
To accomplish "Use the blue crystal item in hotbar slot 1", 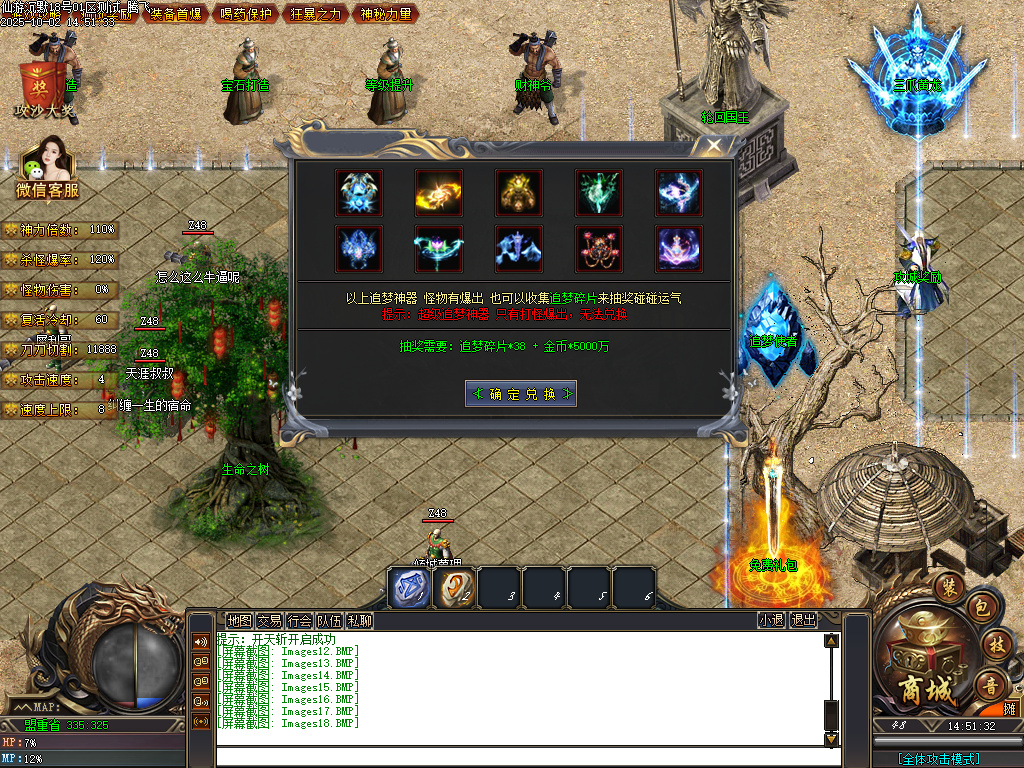I will point(409,587).
